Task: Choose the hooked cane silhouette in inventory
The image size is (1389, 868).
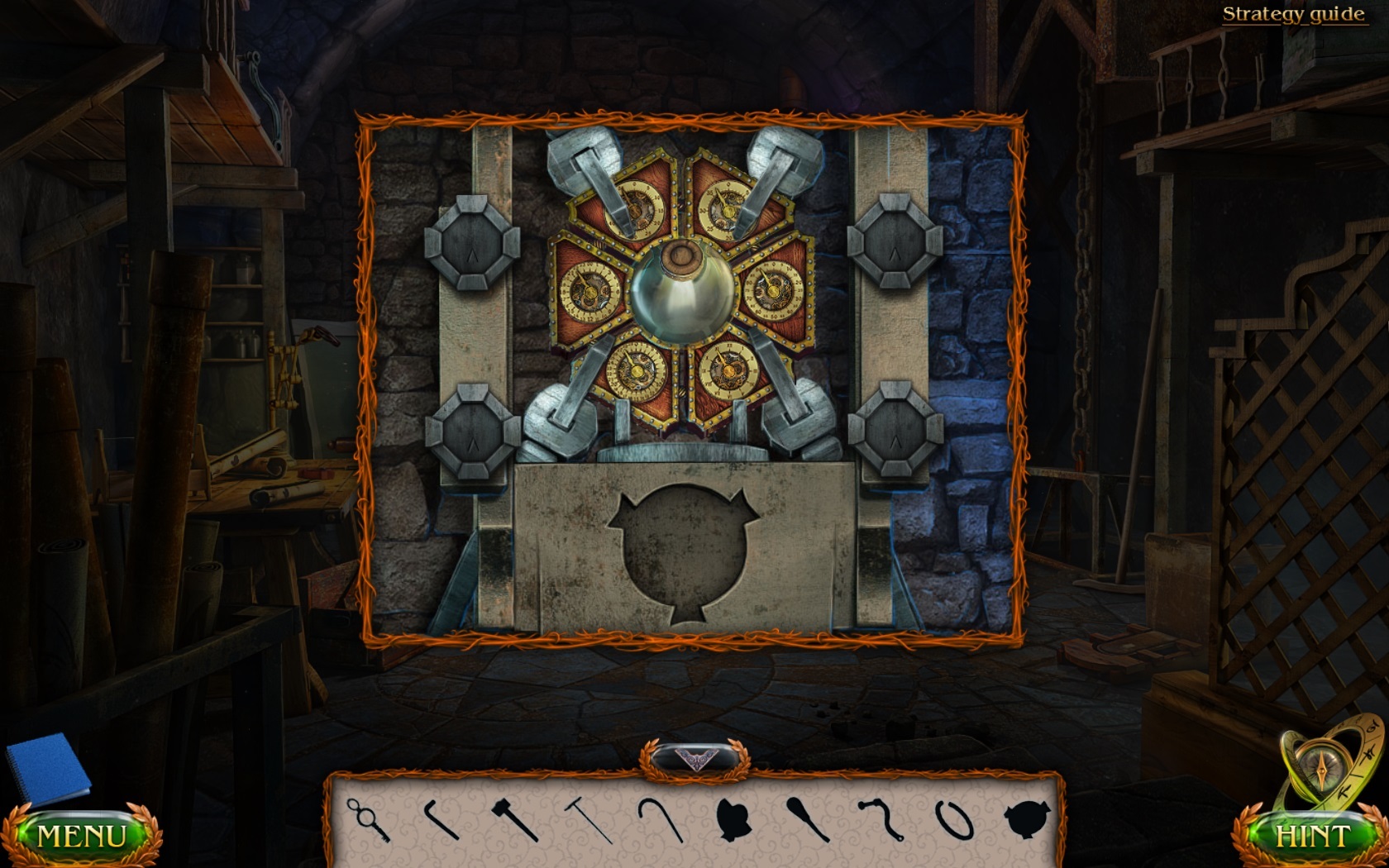Action: pyautogui.click(x=661, y=818)
